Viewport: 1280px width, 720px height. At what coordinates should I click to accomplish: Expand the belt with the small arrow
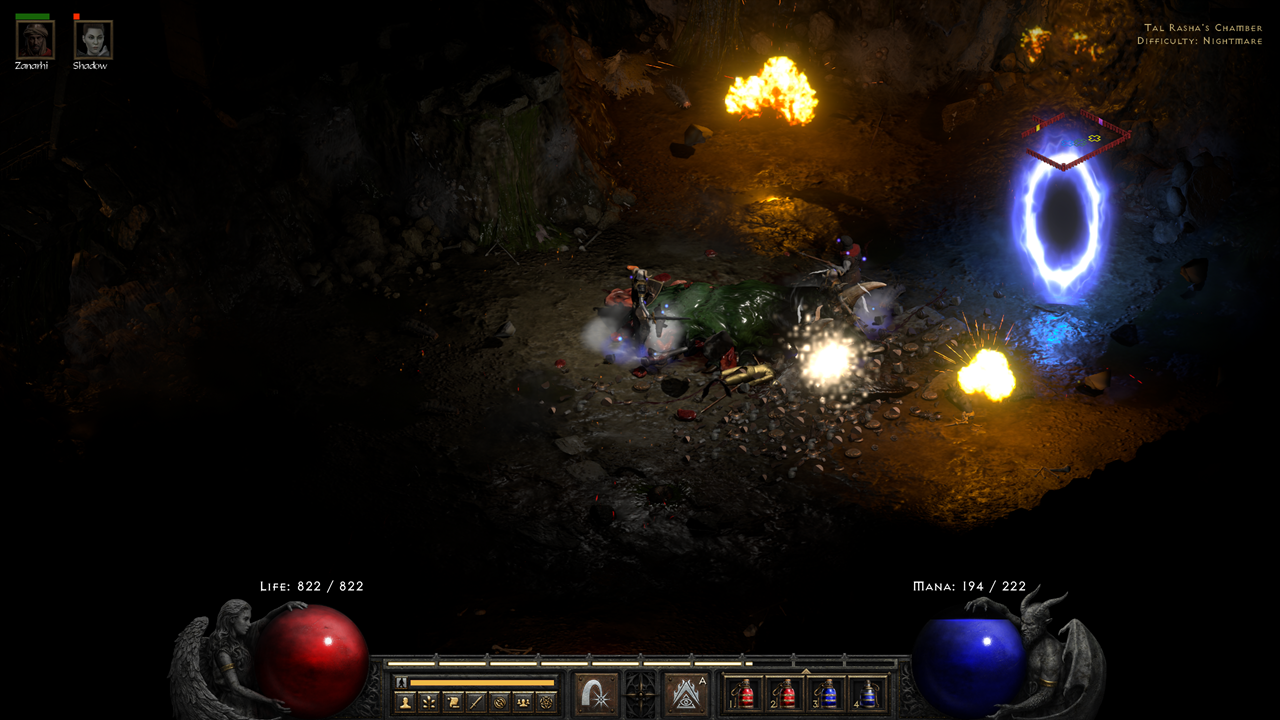pyautogui.click(x=806, y=672)
